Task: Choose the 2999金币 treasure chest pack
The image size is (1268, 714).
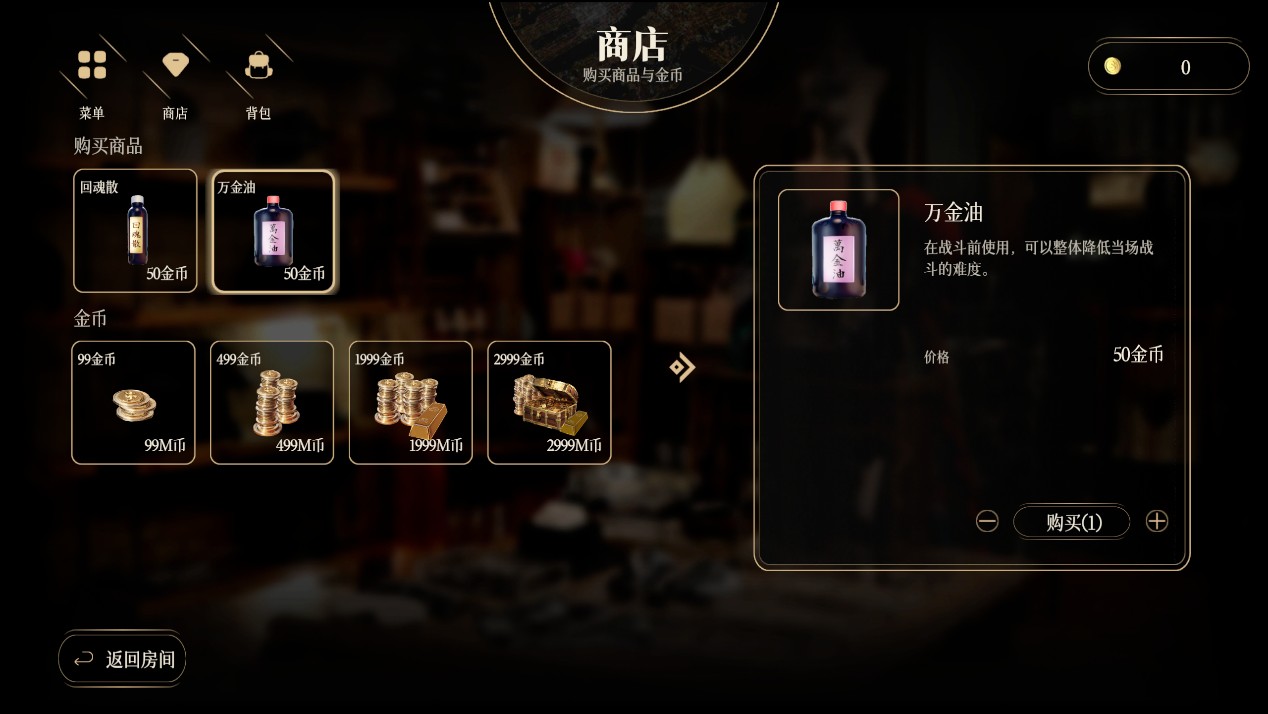Action: pyautogui.click(x=549, y=403)
